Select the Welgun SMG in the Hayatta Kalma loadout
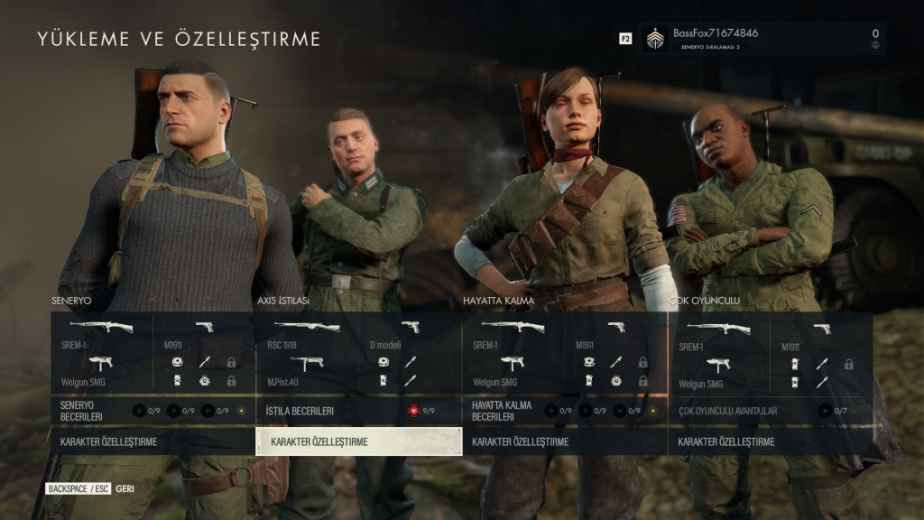The width and height of the screenshot is (924, 520). tap(513, 372)
